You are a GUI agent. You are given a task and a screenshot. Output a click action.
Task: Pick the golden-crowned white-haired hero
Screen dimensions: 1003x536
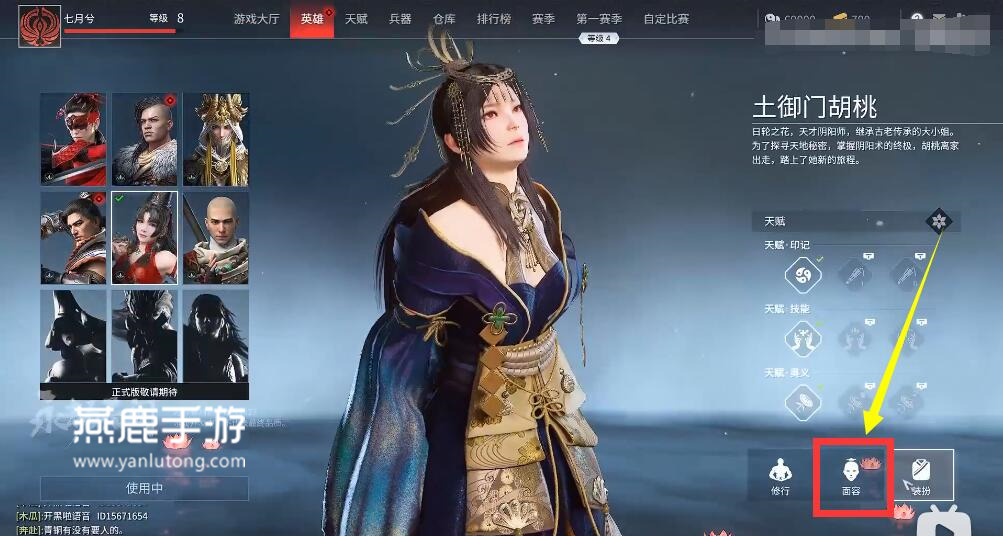point(215,139)
